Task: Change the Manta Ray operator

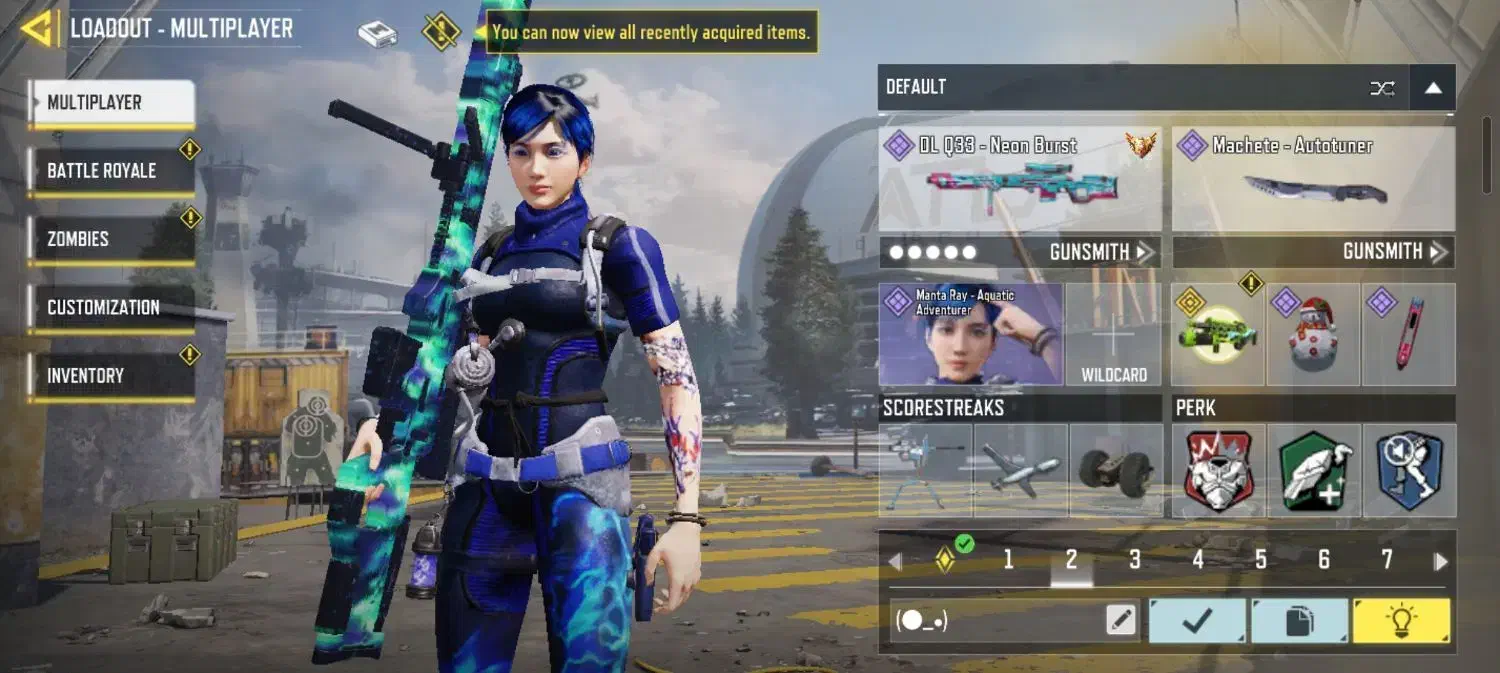Action: pyautogui.click(x=970, y=335)
